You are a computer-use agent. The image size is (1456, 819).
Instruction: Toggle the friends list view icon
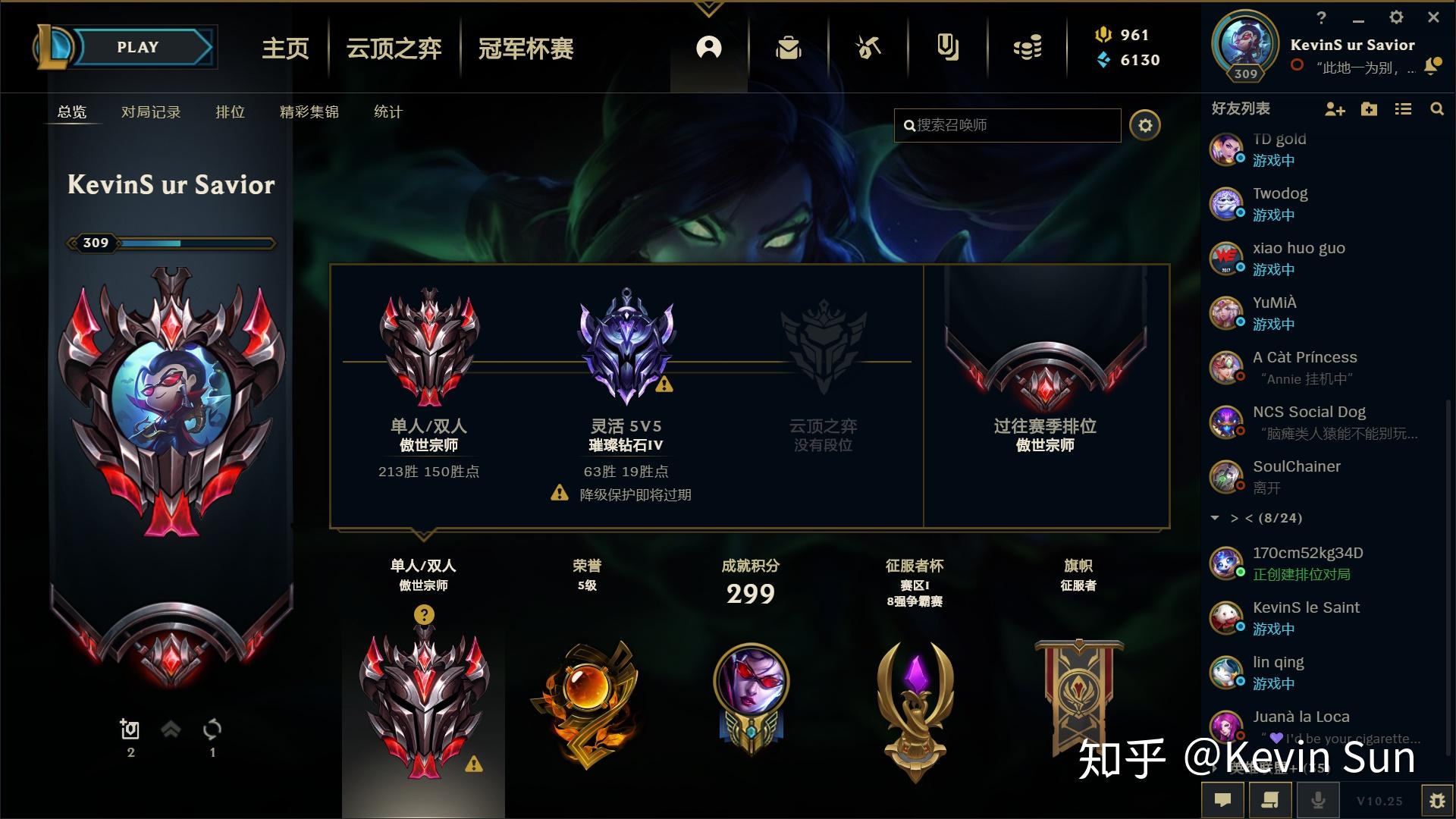pyautogui.click(x=1403, y=109)
